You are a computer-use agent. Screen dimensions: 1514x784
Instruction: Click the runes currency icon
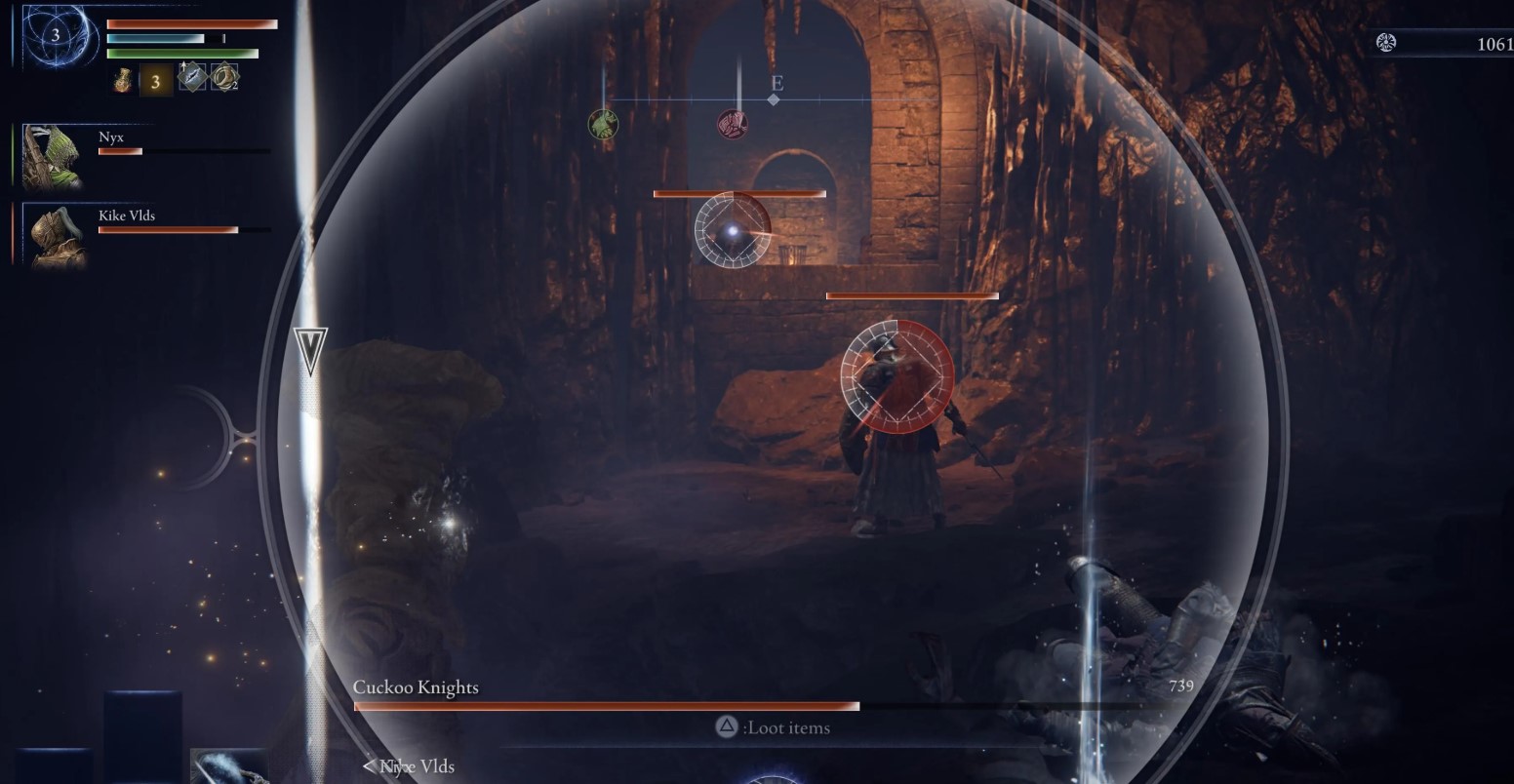pyautogui.click(x=1386, y=42)
